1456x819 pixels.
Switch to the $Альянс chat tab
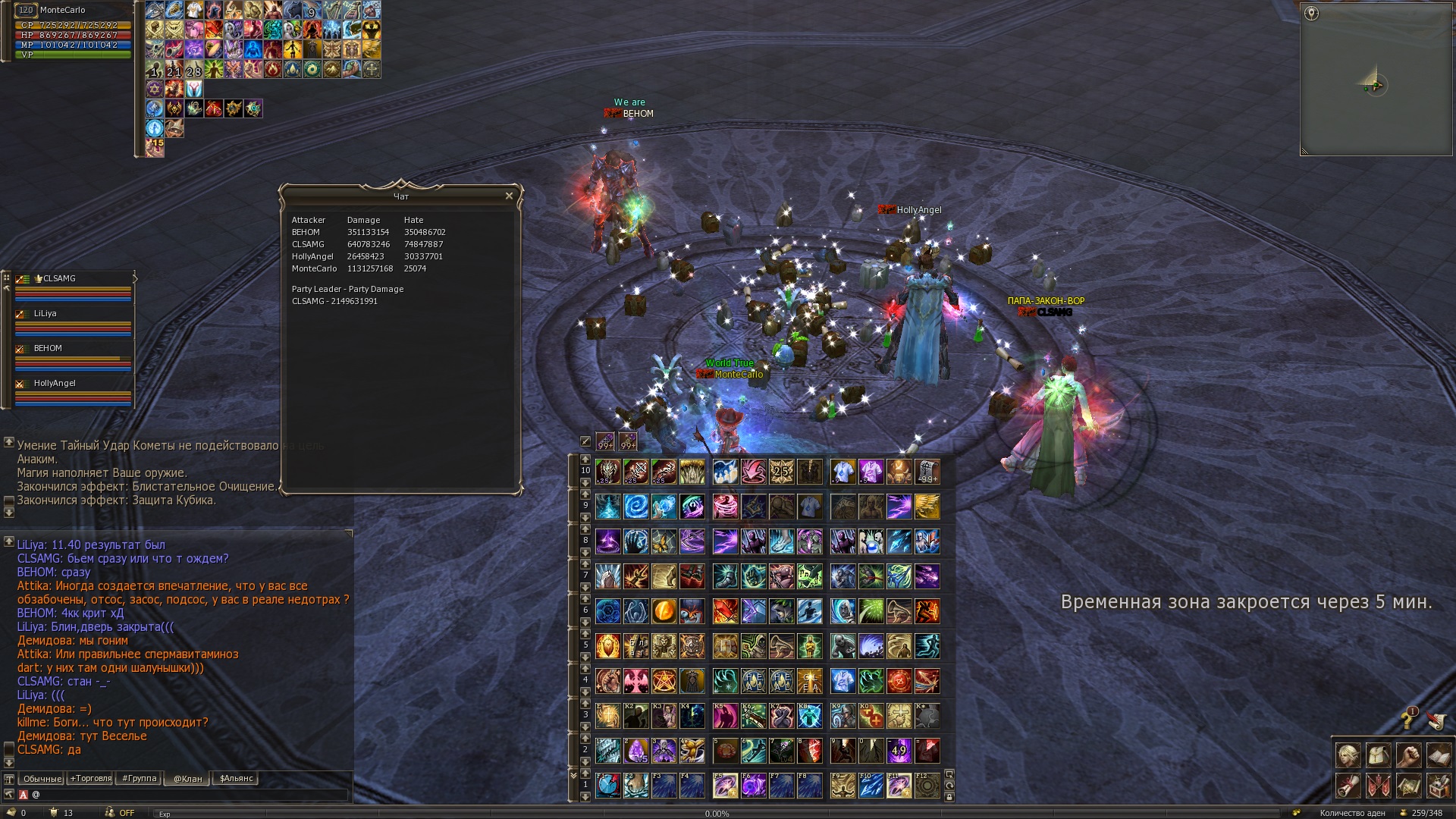point(236,779)
